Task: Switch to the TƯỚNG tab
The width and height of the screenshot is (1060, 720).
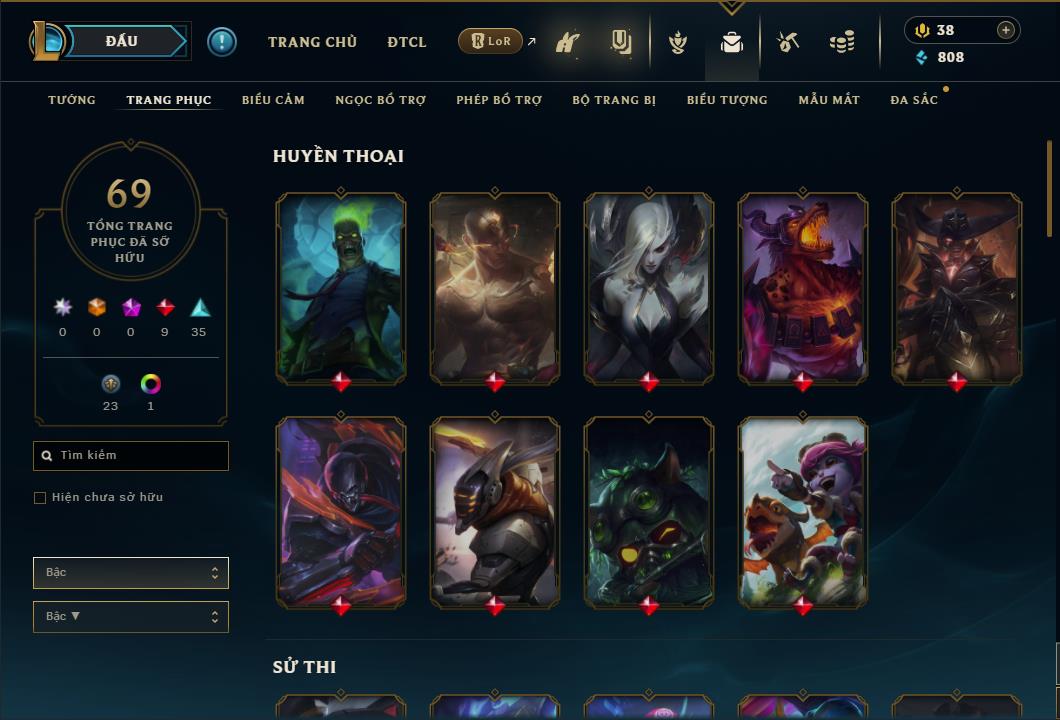Action: coord(72,100)
